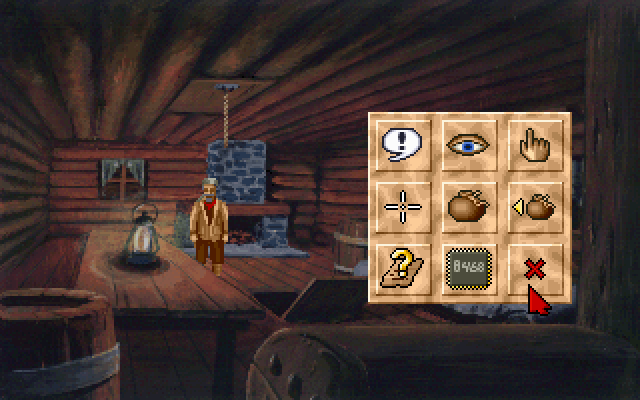This screenshot has width=640, height=400.
Task: Close the panel with the red X
Action: 532,268
